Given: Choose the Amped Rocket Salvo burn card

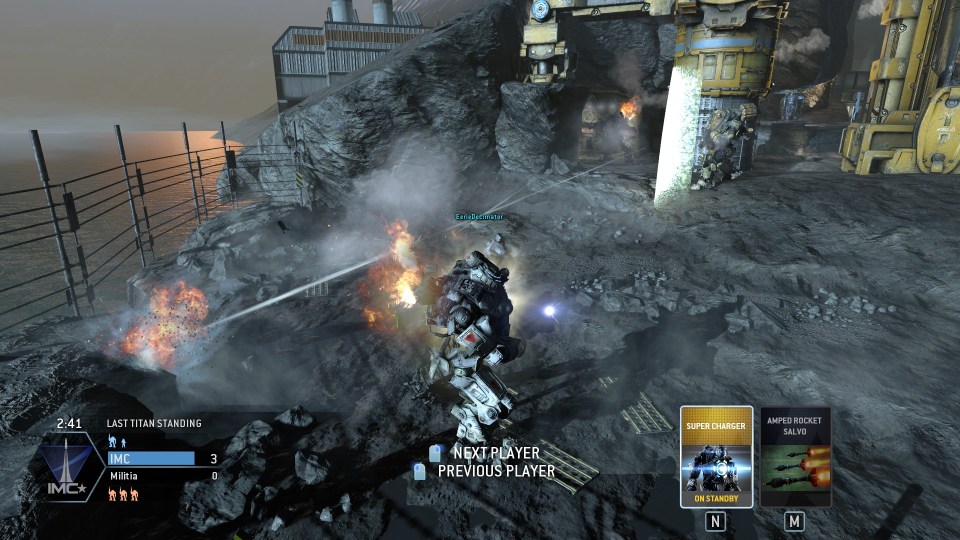Looking at the screenshot, I should point(795,456).
